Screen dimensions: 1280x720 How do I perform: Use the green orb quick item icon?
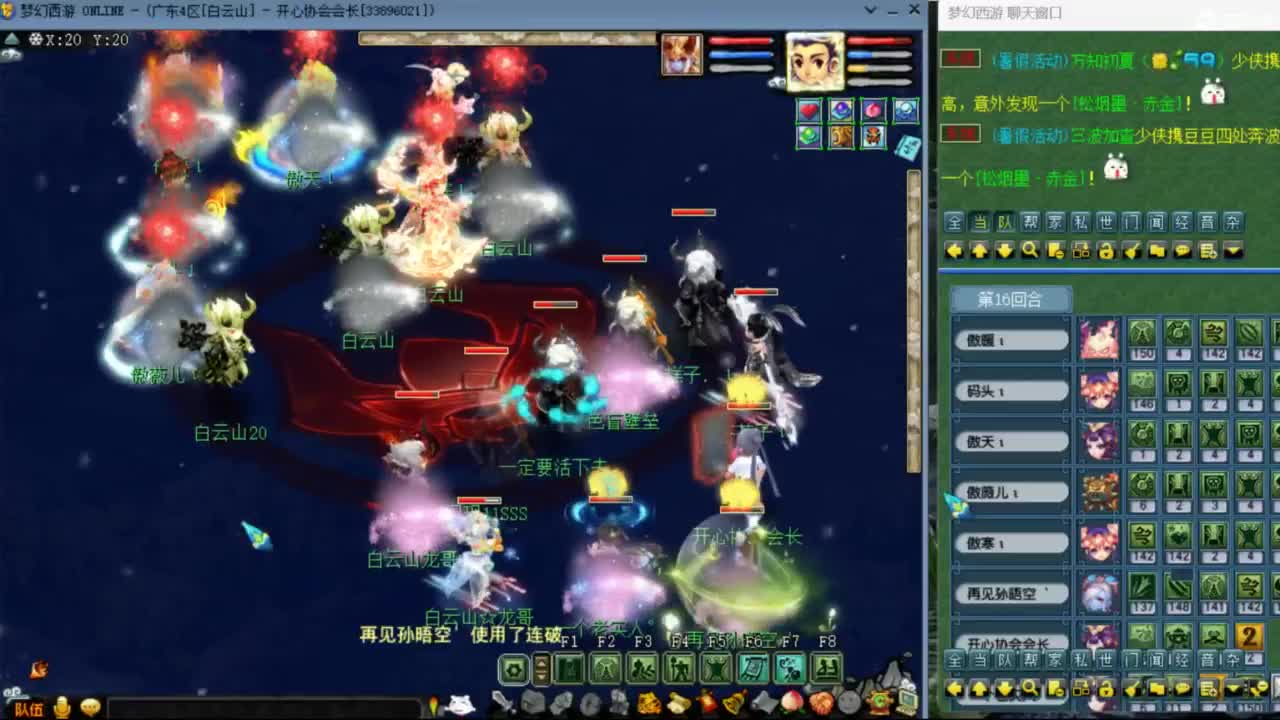click(809, 136)
